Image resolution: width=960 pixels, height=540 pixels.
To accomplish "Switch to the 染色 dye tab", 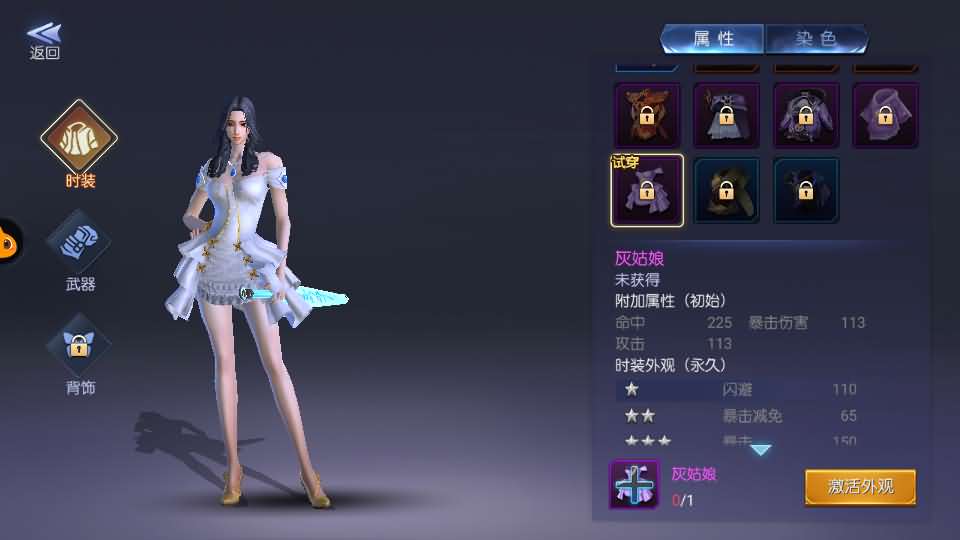I will (x=816, y=39).
